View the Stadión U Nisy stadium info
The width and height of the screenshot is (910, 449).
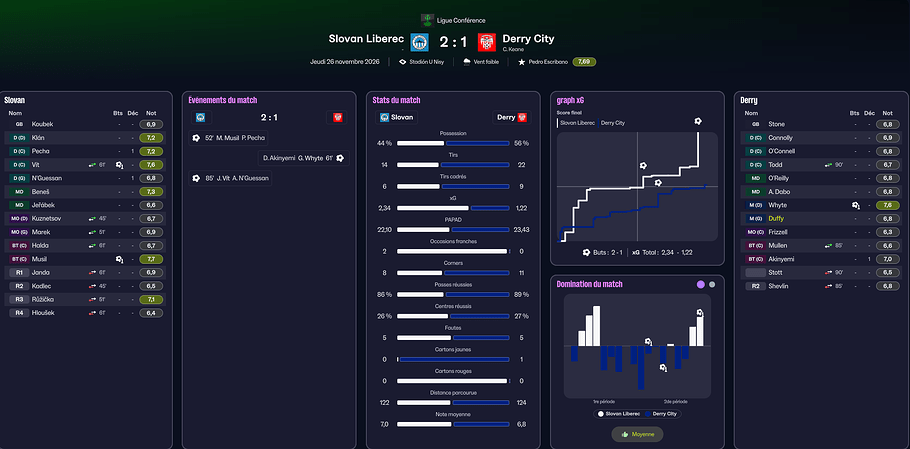(x=427, y=62)
